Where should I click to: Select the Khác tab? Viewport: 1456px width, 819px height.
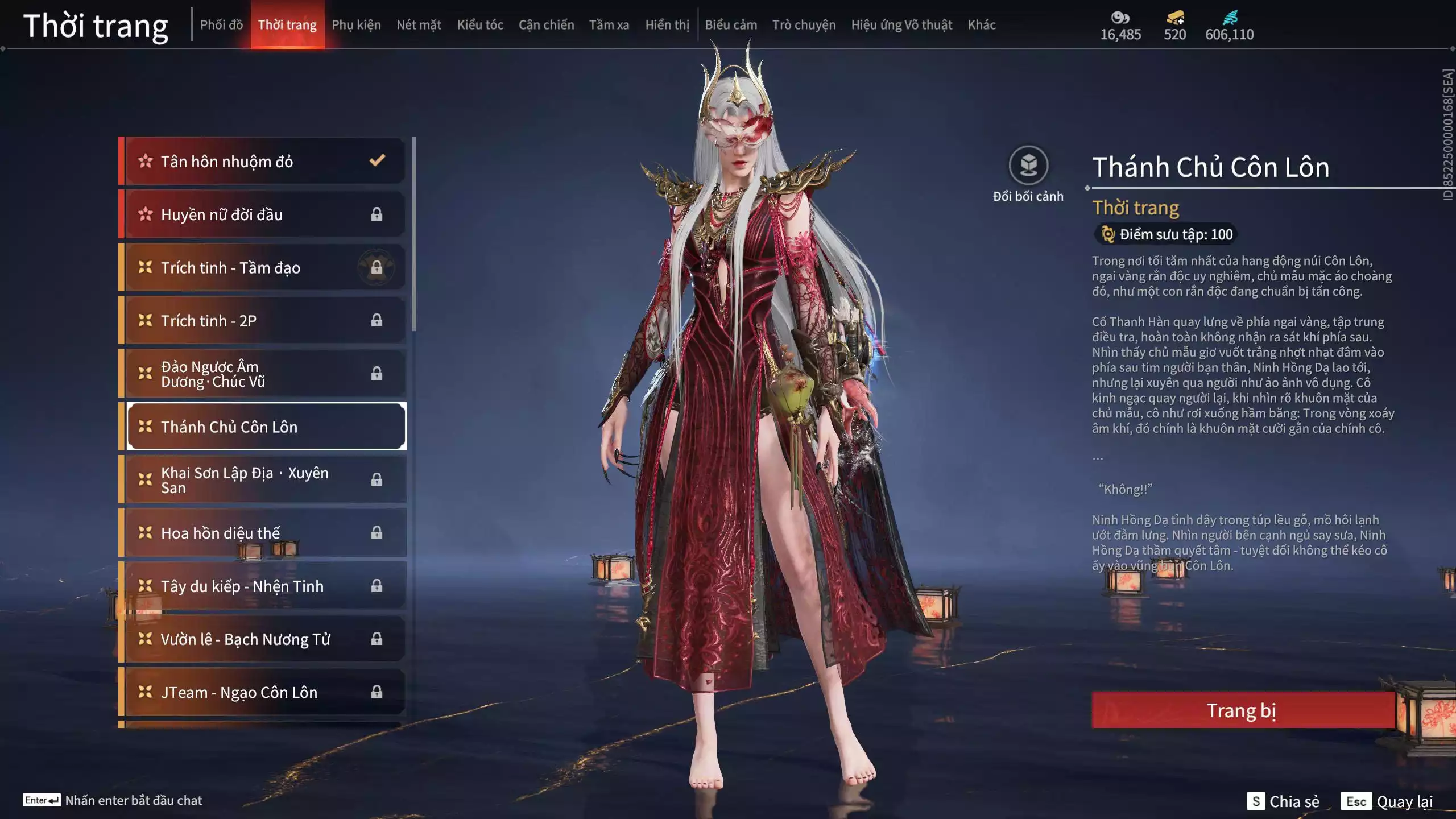pyautogui.click(x=982, y=25)
